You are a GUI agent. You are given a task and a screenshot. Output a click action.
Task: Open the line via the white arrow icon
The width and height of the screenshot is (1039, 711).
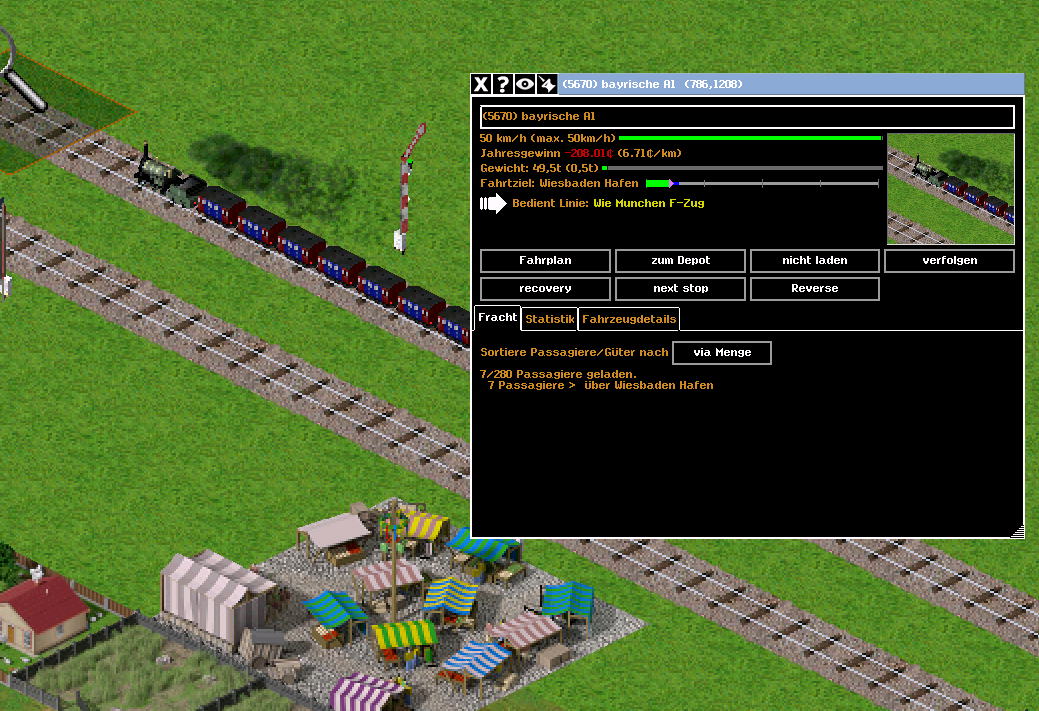pos(493,204)
